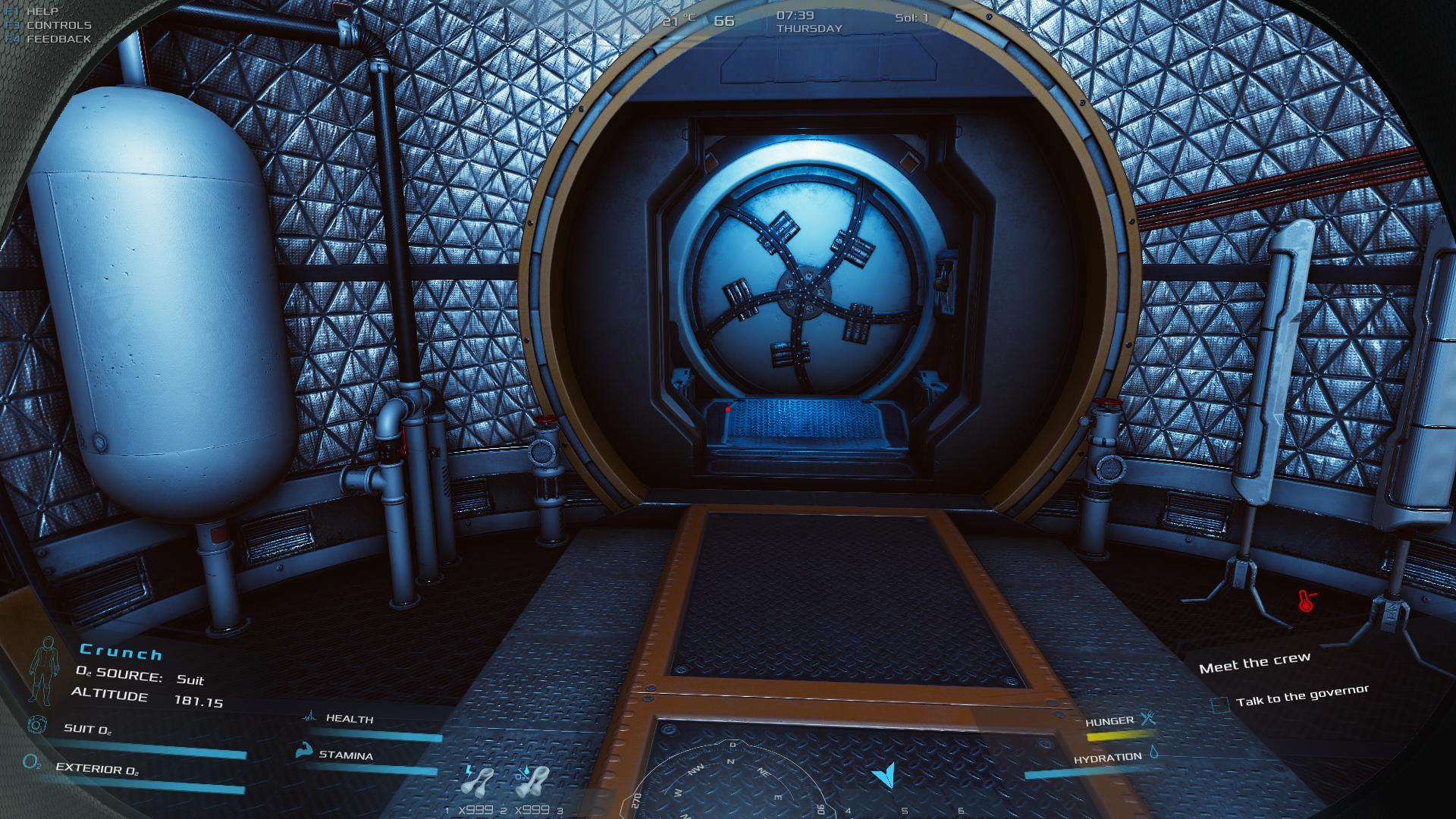Click the astronaut body status icon
This screenshot has width=1456, height=819.
43,670
